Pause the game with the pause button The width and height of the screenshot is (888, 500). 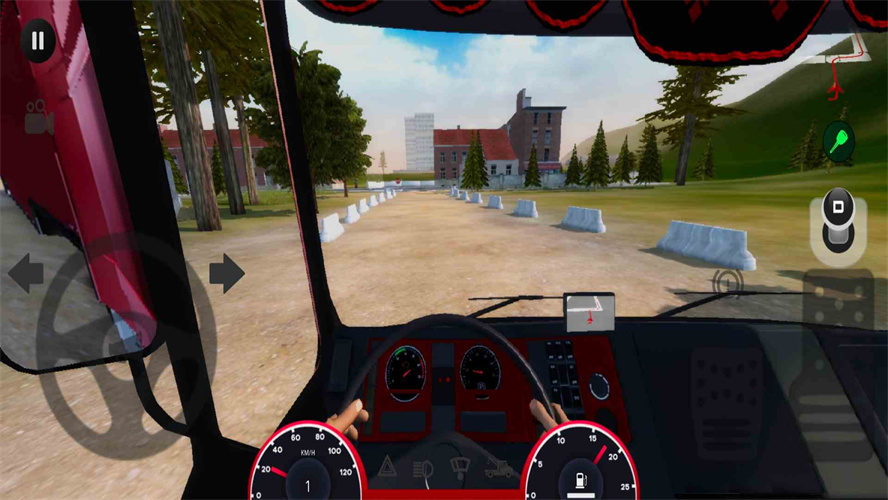click(x=38, y=41)
